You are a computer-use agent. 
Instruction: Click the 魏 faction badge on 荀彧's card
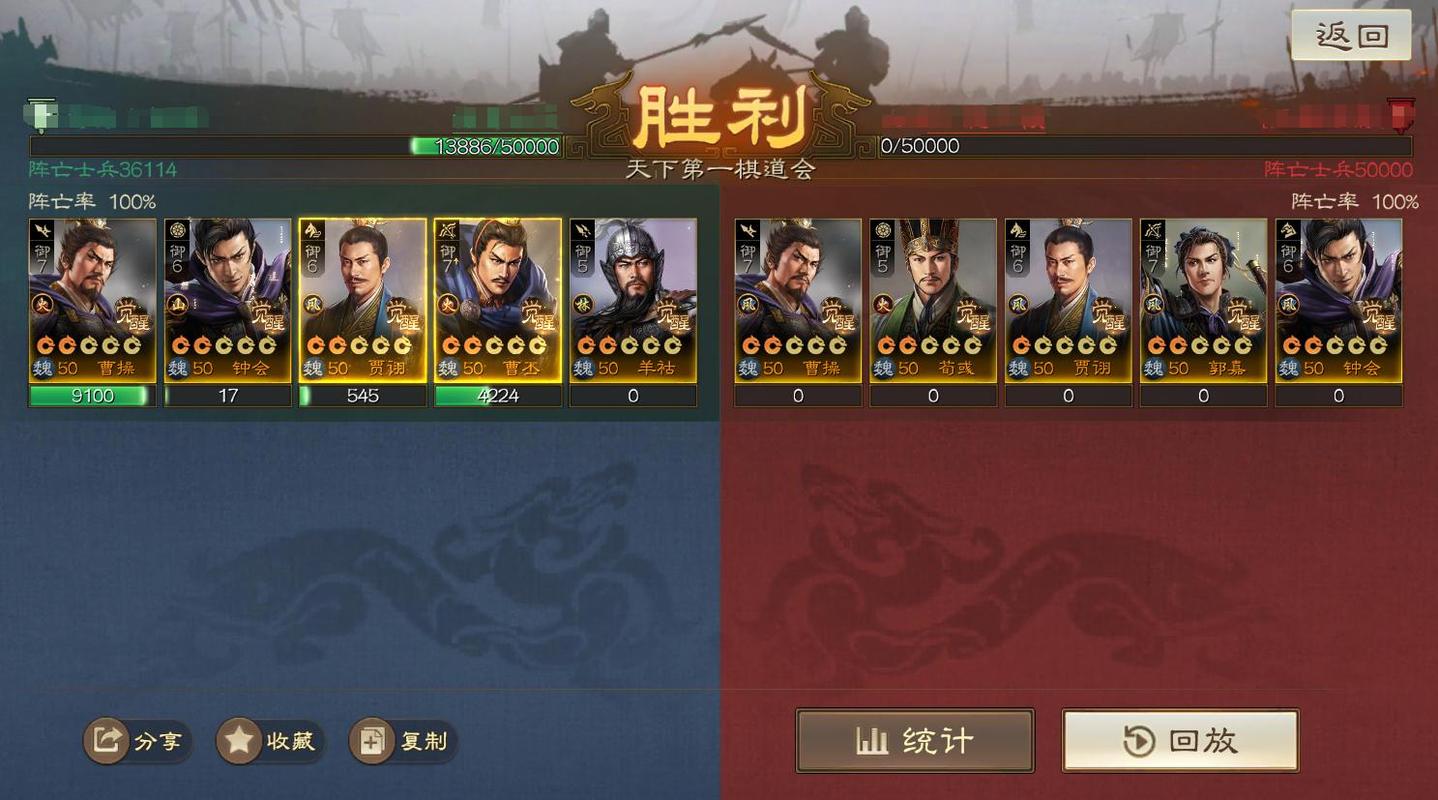tap(882, 368)
